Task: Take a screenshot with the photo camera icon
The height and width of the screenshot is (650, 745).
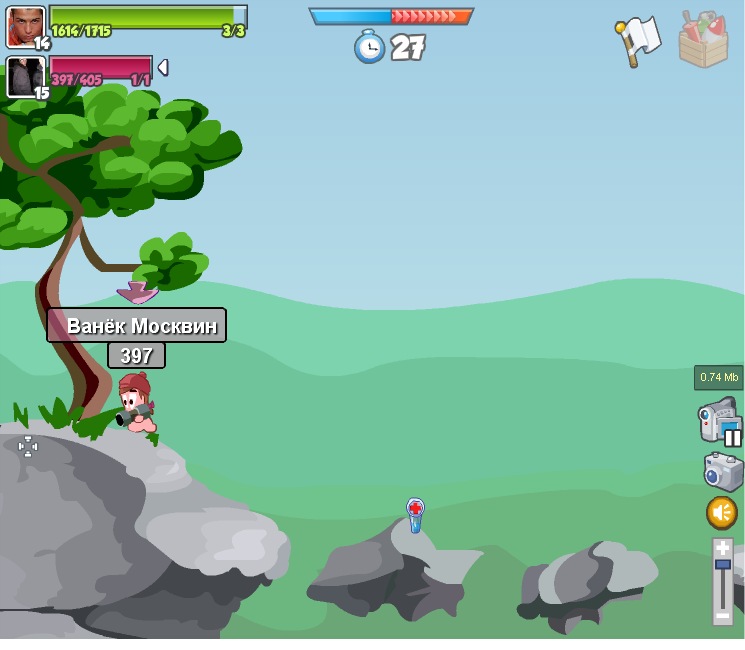Action: pyautogui.click(x=722, y=472)
